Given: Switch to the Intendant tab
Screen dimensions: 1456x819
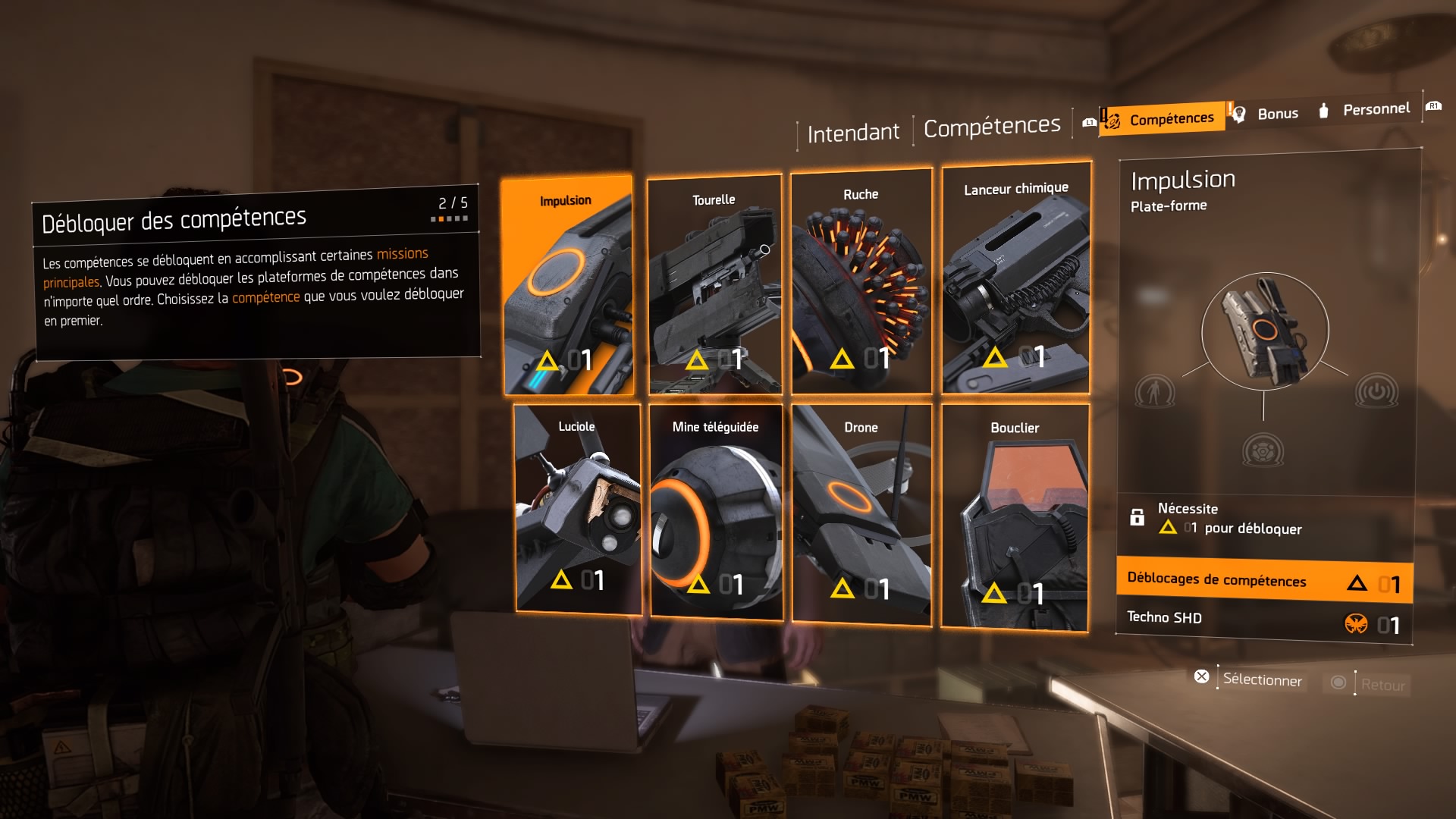Looking at the screenshot, I should pos(854,130).
